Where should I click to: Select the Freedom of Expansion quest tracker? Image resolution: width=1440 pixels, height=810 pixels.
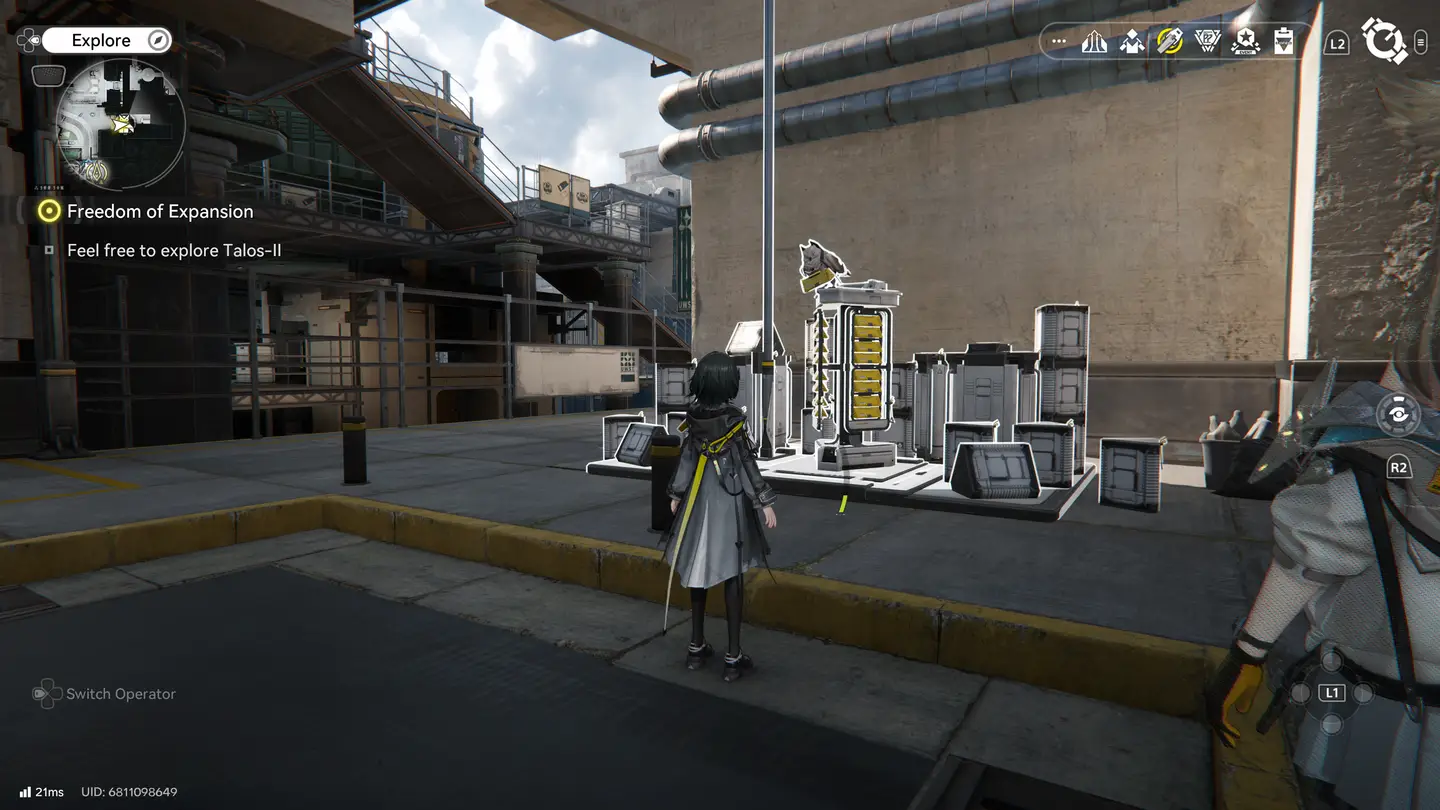click(x=159, y=211)
